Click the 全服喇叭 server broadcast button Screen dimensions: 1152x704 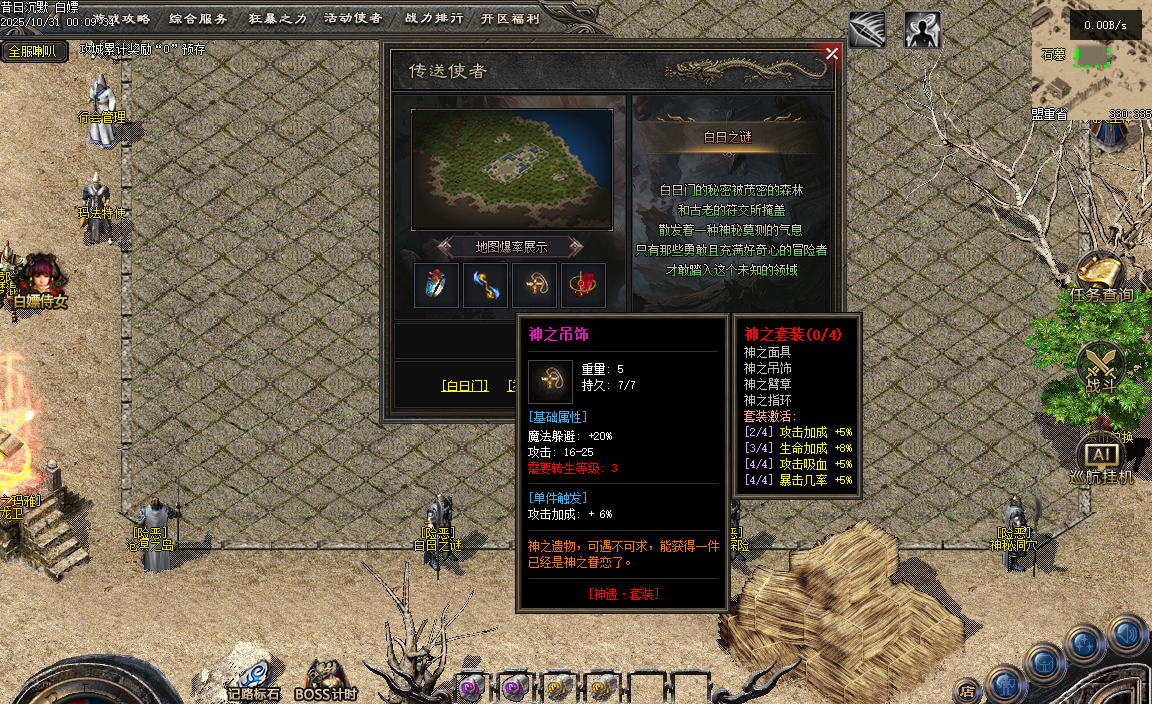point(34,51)
